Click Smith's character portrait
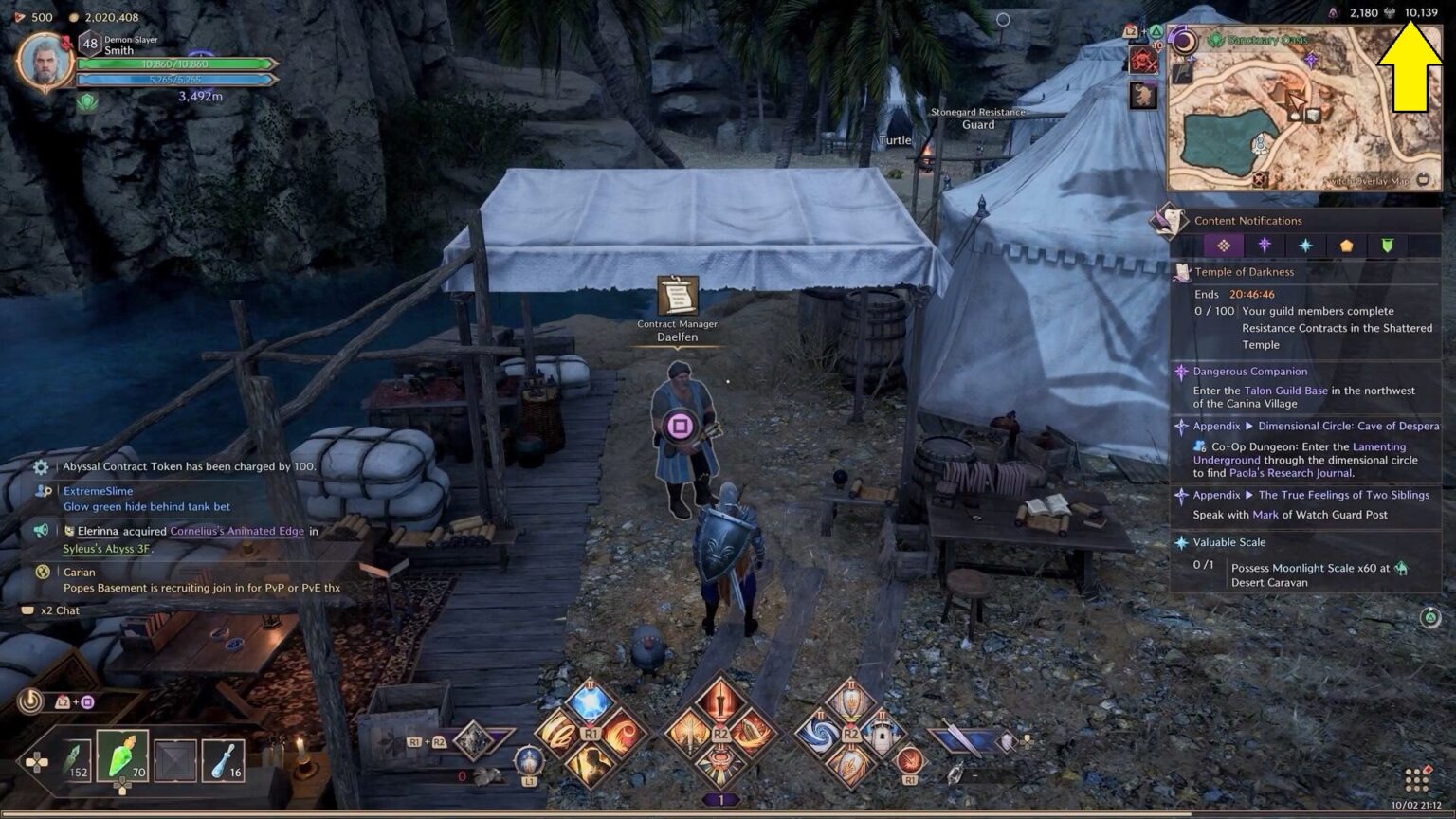This screenshot has width=1456, height=819. coord(45,62)
